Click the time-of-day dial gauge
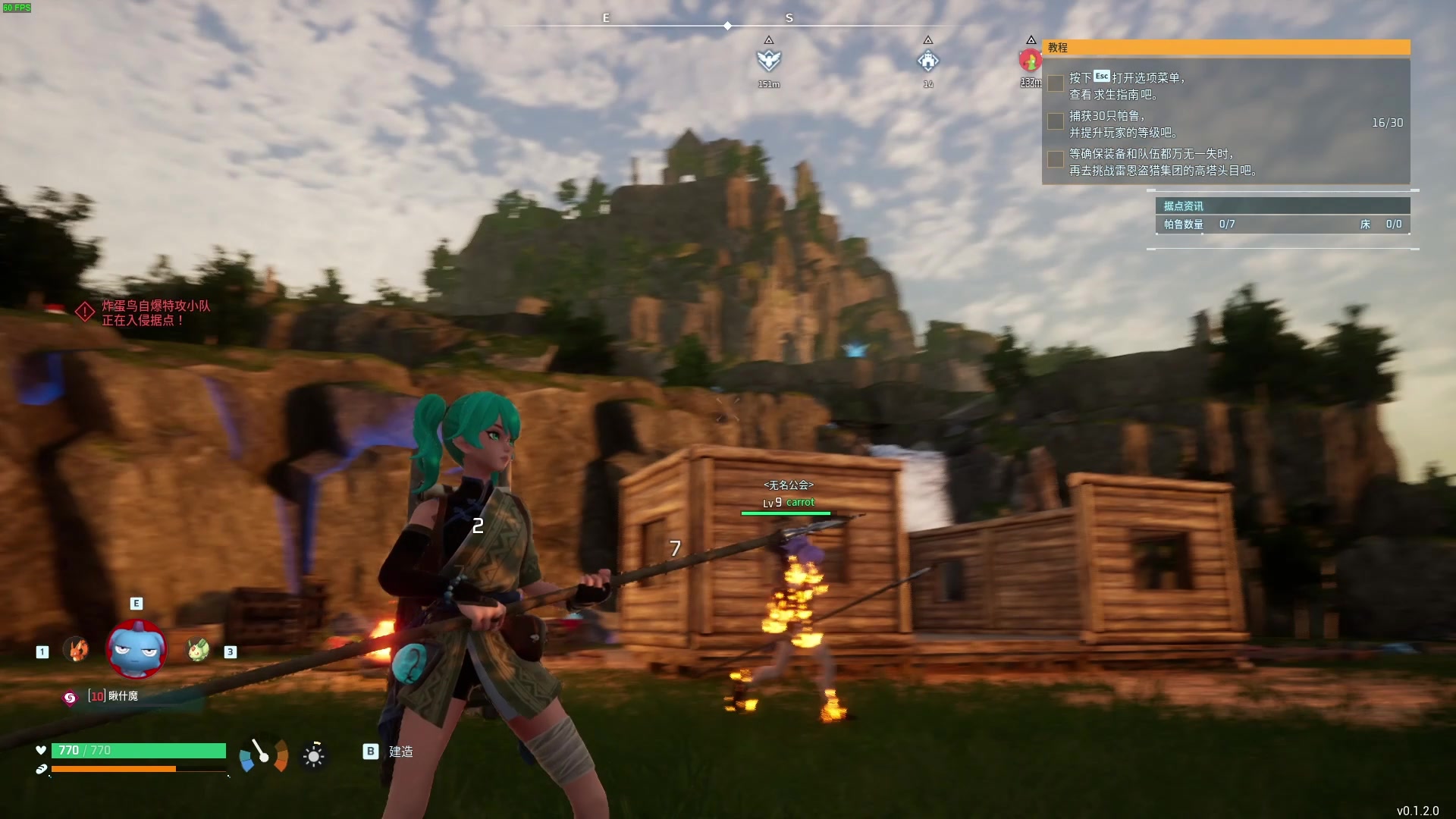This screenshot has width=1456, height=819. click(263, 755)
